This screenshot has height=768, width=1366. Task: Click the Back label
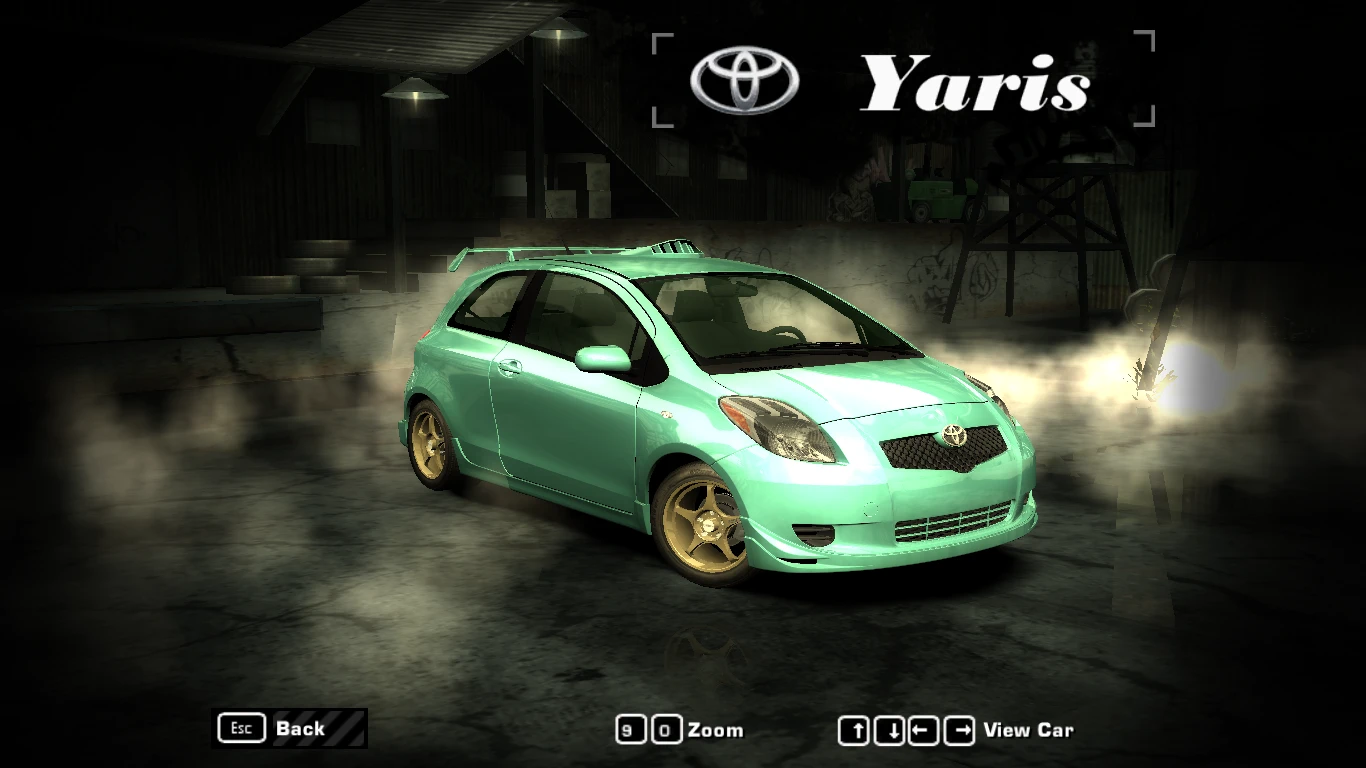click(x=299, y=729)
